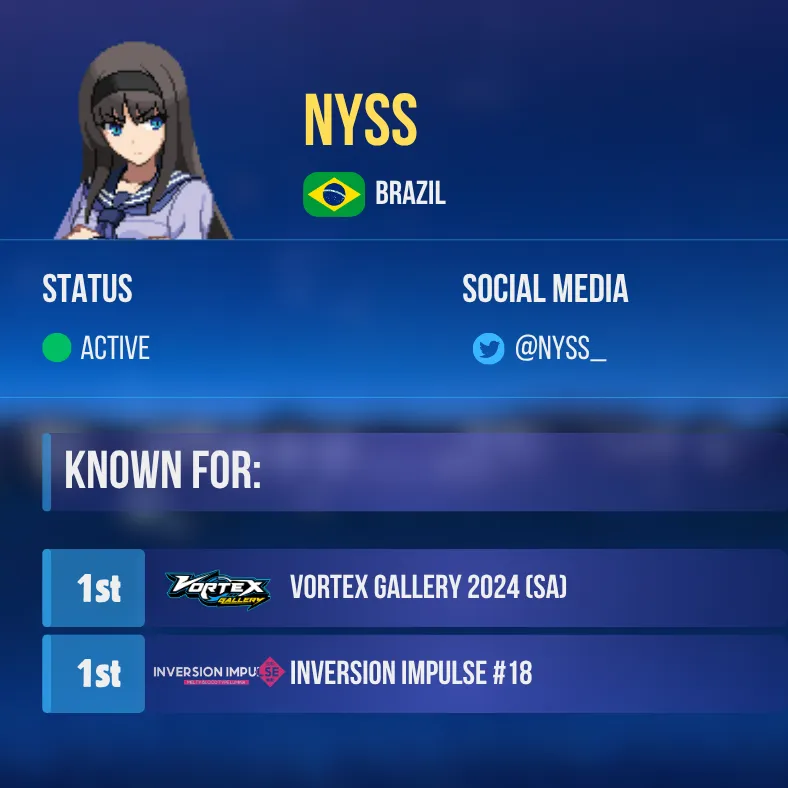Screen dimensions: 788x788
Task: Click the Brazil flag icon
Action: coord(334,194)
